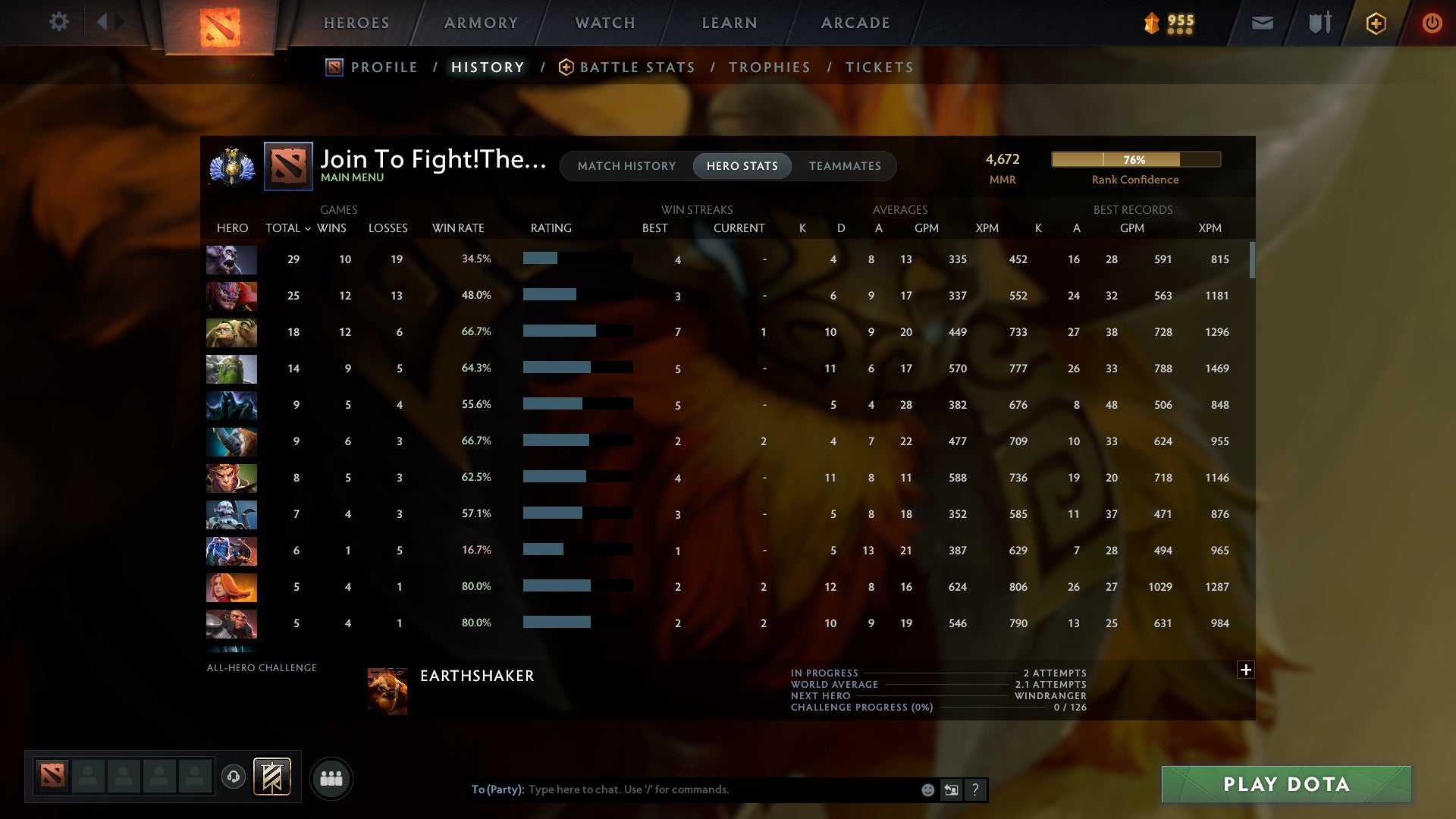Open the emoticon picker in chat
1456x819 pixels.
tap(927, 790)
